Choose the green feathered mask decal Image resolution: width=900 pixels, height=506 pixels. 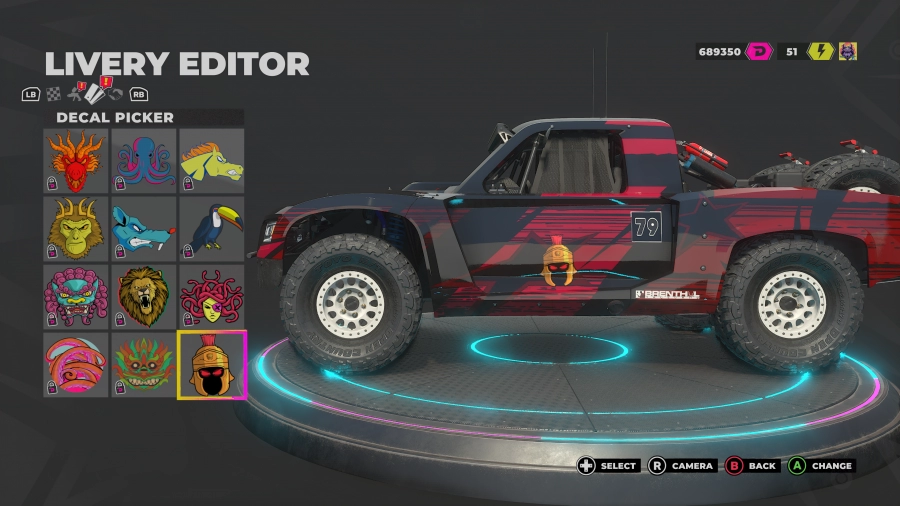[x=144, y=364]
